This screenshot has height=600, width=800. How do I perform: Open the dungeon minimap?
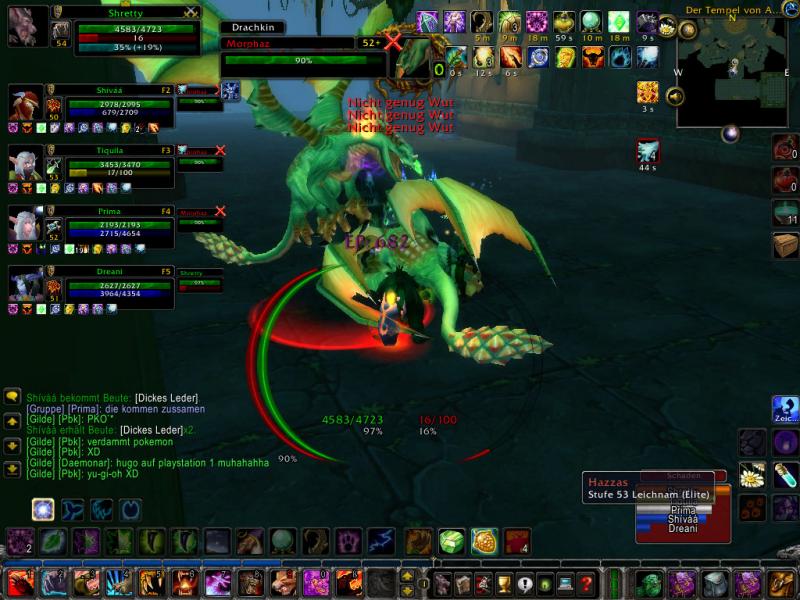click(x=735, y=73)
